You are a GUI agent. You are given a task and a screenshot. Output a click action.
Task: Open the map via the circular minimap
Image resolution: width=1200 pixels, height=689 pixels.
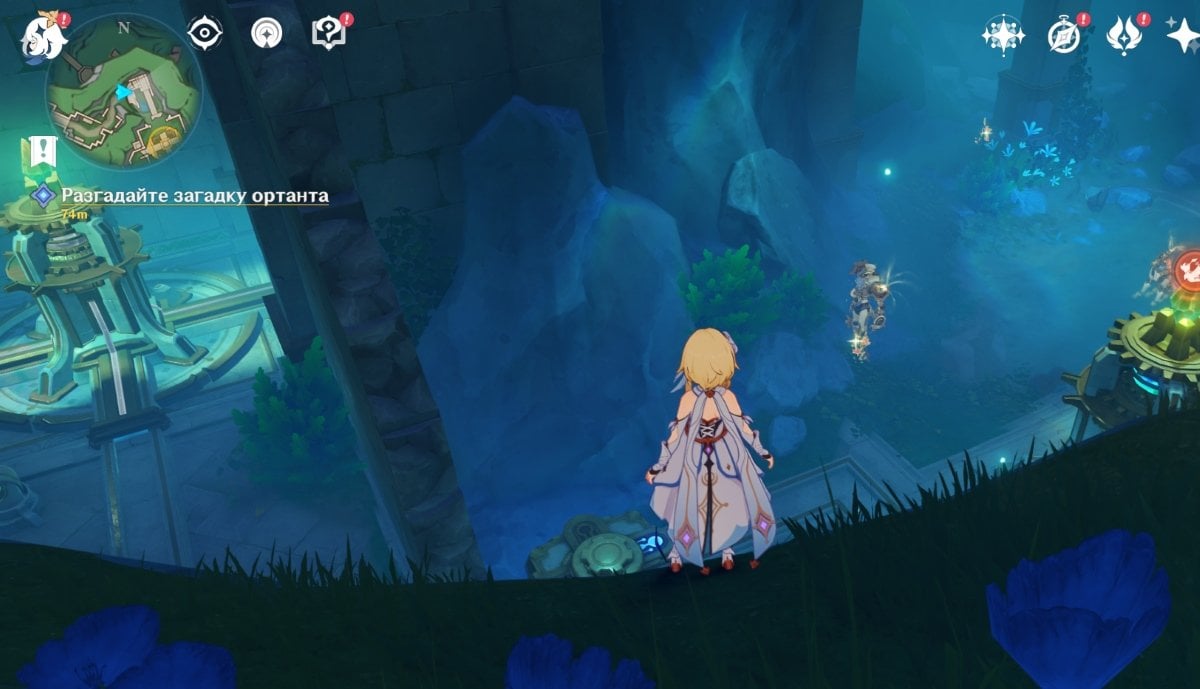123,90
